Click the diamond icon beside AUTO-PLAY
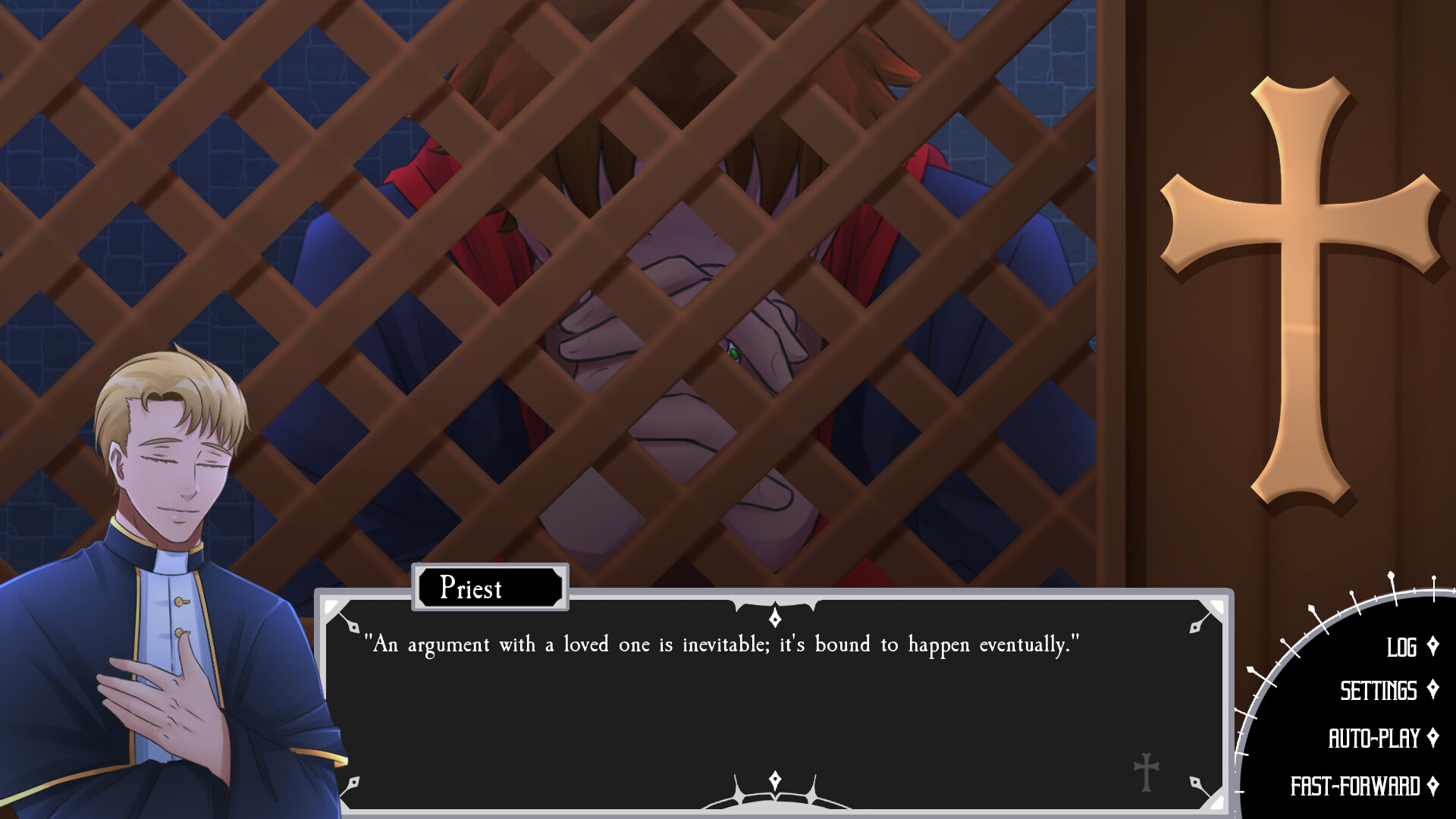 [x=1433, y=736]
